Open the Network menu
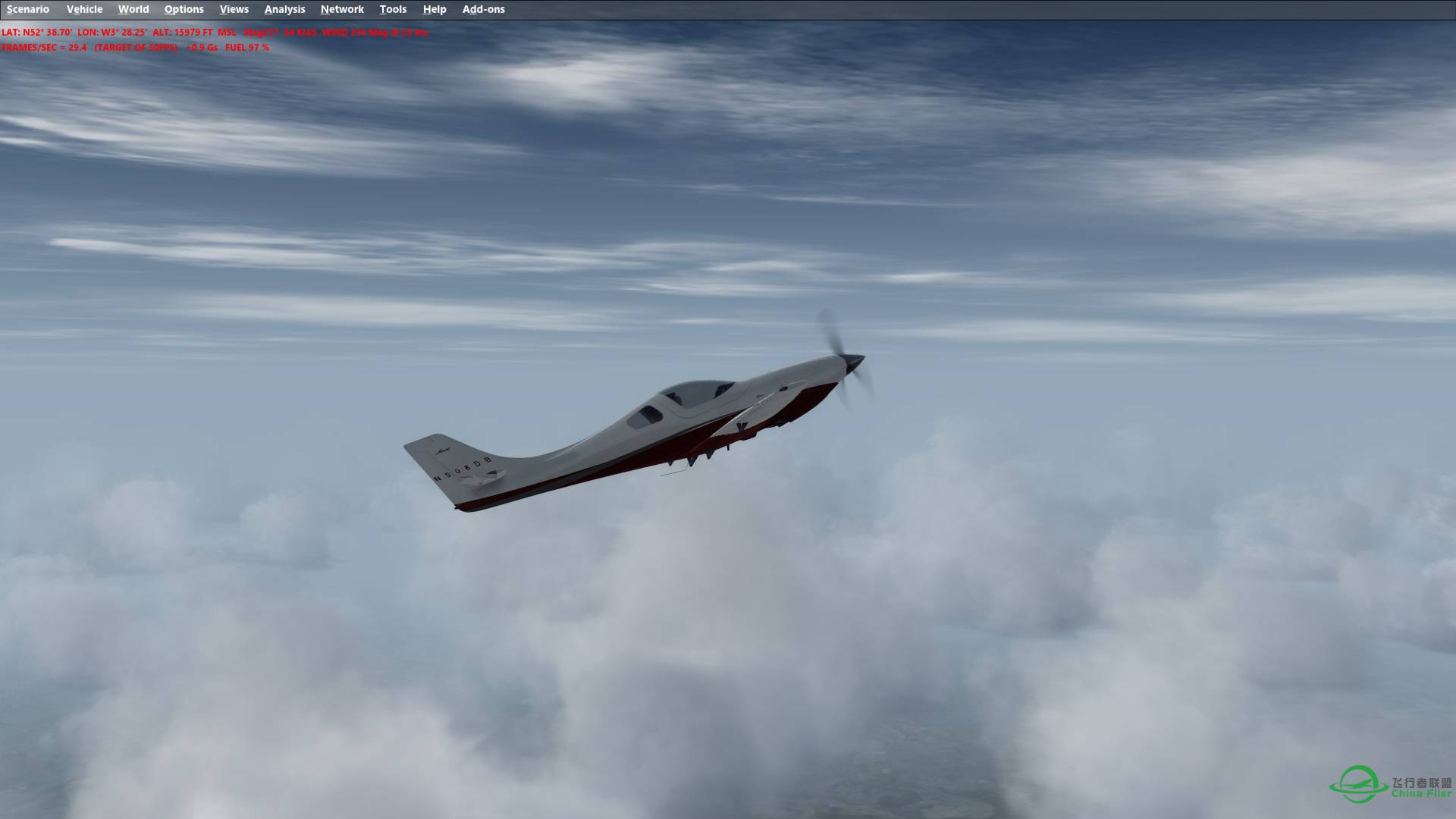The width and height of the screenshot is (1456, 819). coord(341,9)
